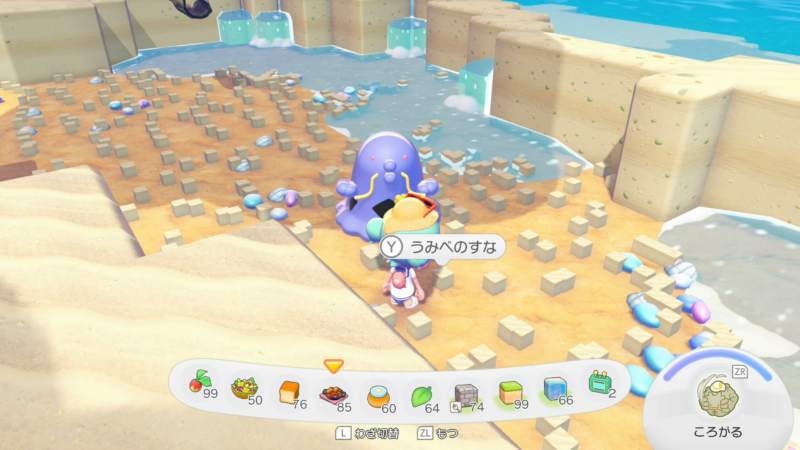Image resolution: width=800 pixels, height=450 pixels.
Task: Pick the grass-topped block slot
Action: pyautogui.click(x=510, y=390)
